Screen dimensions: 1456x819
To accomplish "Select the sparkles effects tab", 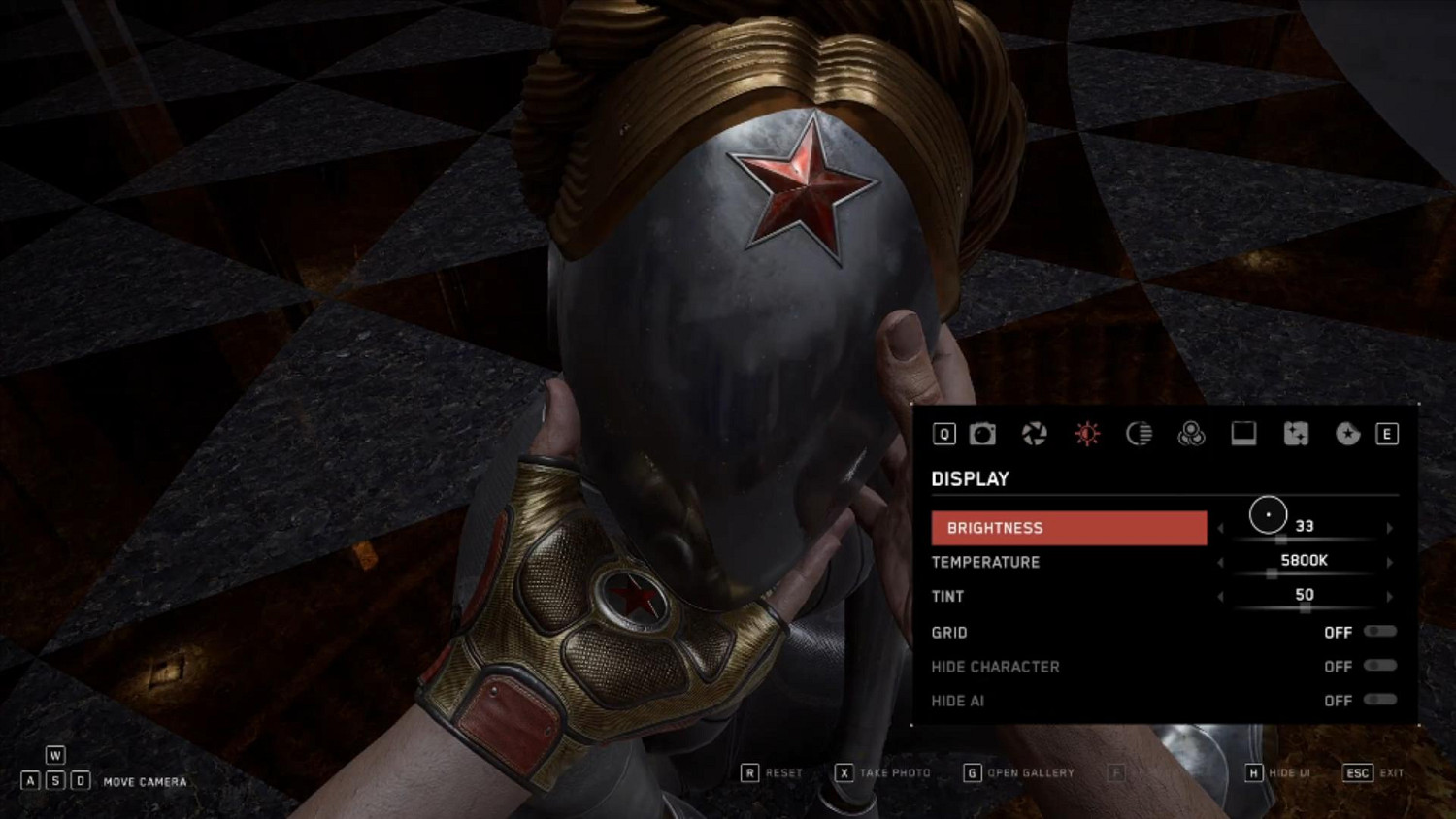I will pos(1296,434).
